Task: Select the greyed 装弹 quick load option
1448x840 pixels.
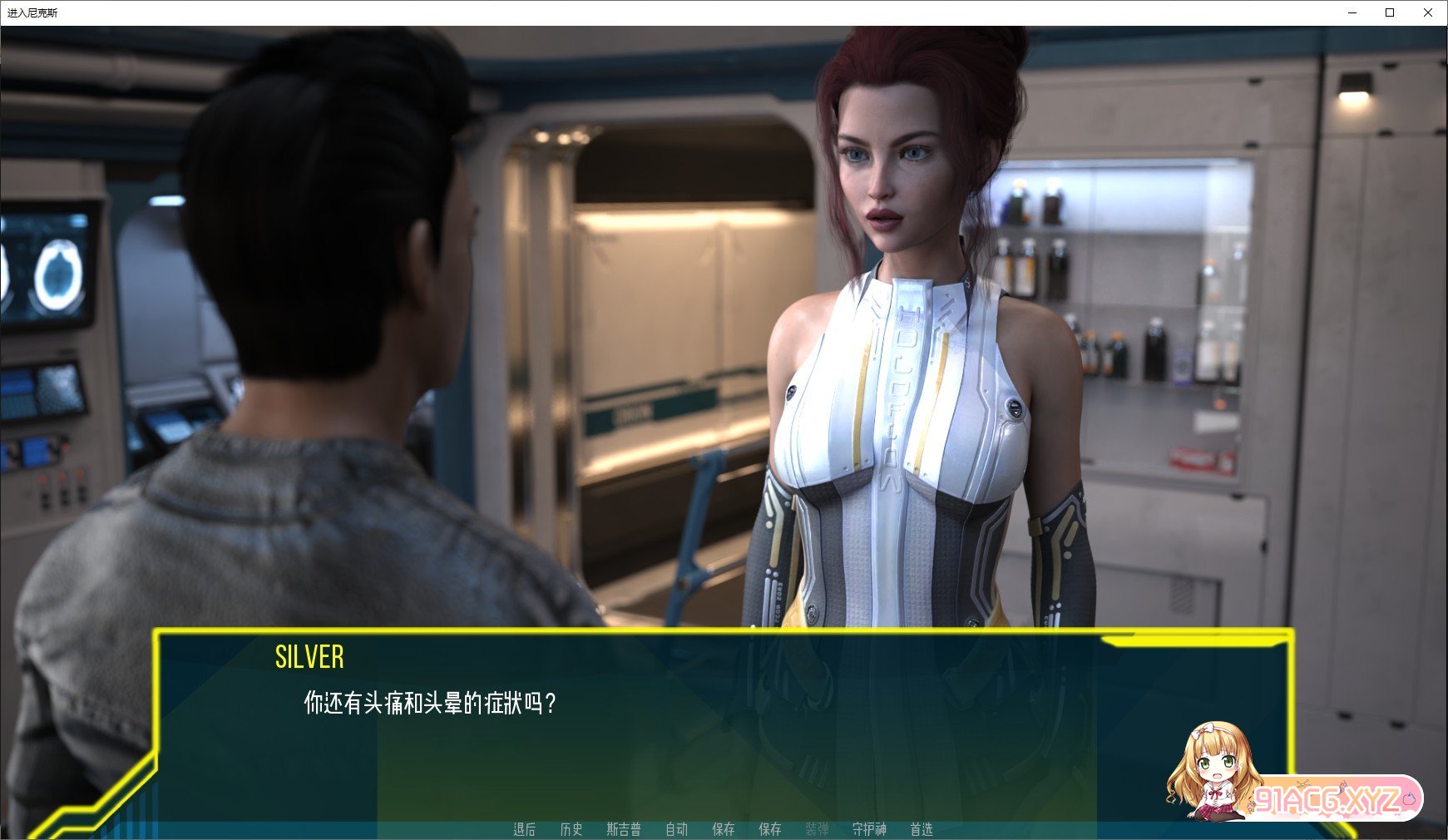Action: coord(817,829)
